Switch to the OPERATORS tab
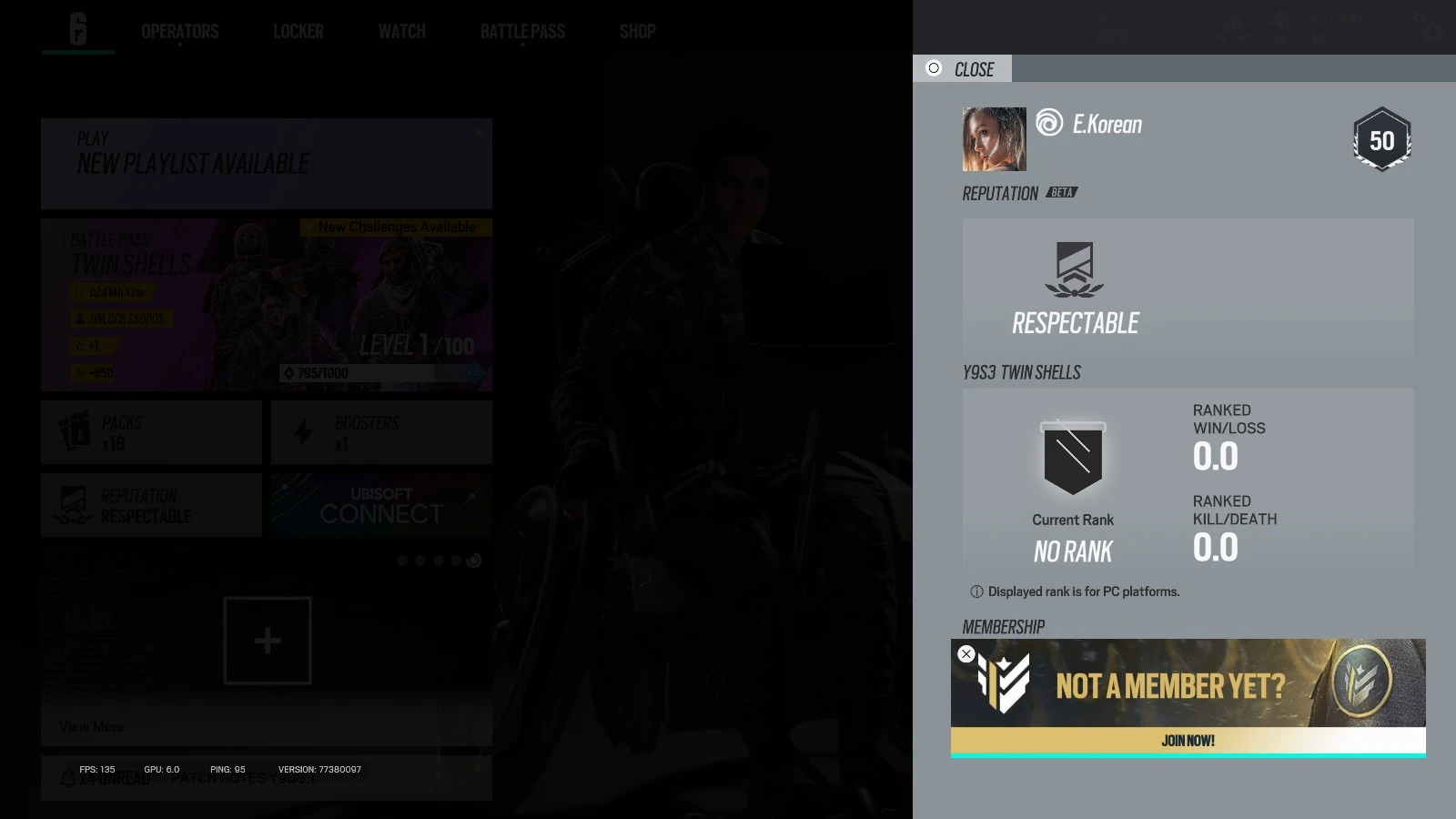 click(179, 31)
